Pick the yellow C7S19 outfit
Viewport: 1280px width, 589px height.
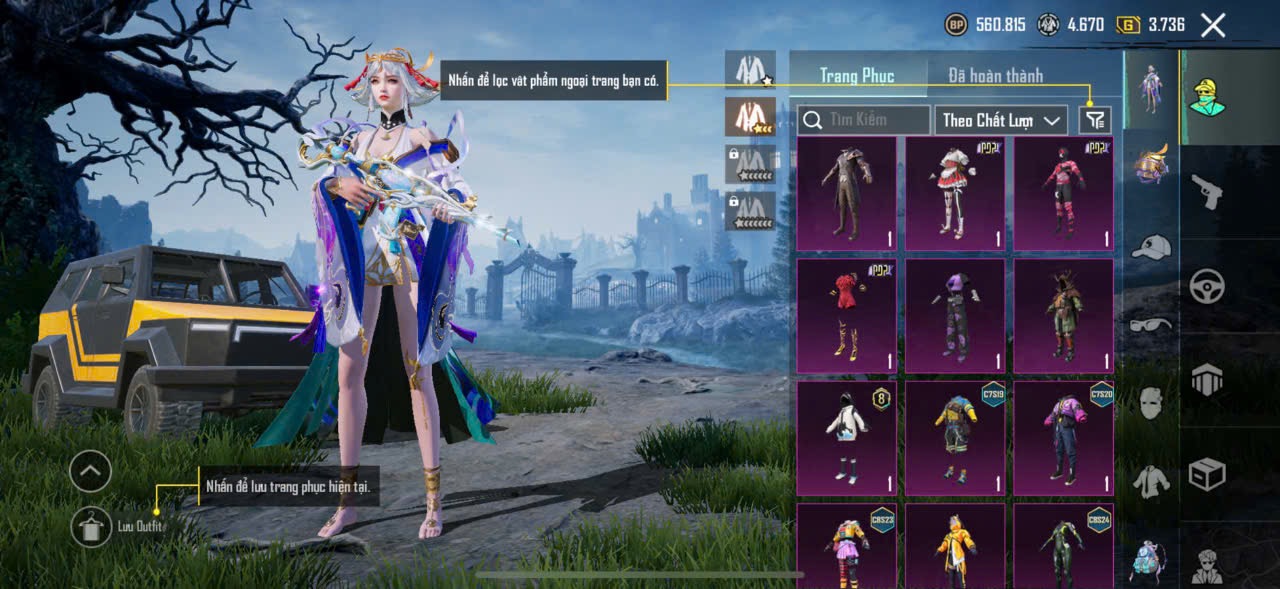[955, 438]
